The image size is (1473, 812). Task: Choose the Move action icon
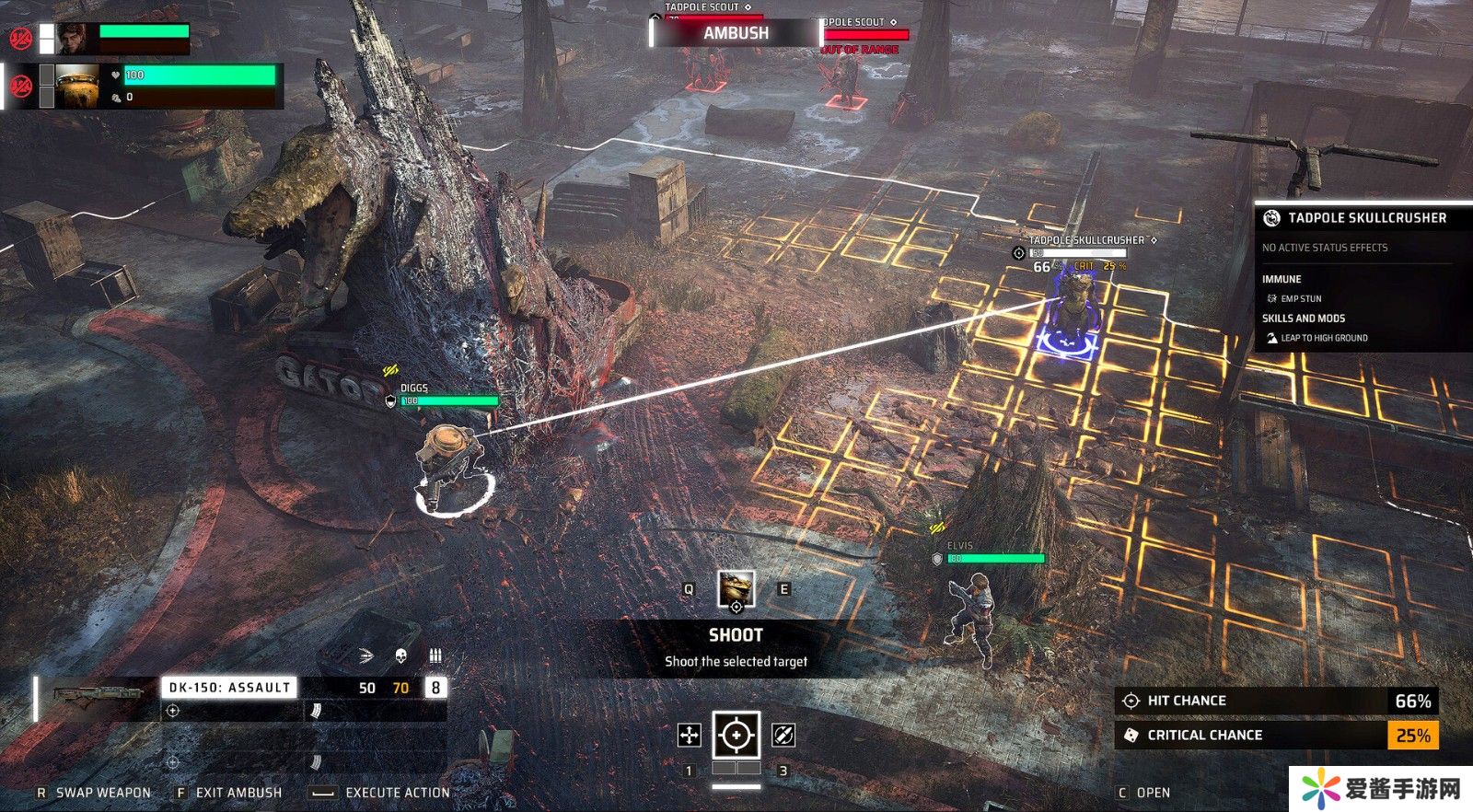(x=689, y=735)
